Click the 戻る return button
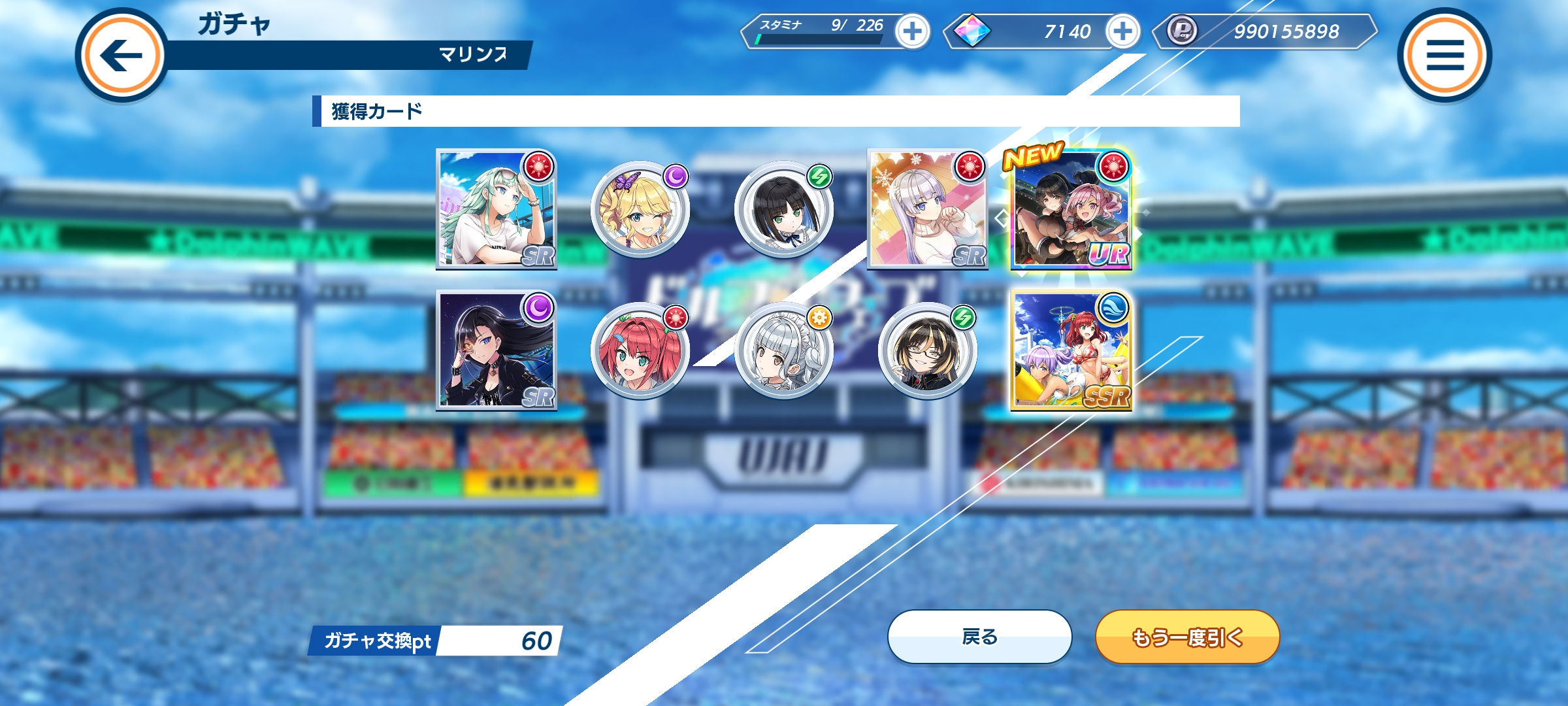The image size is (1568, 706). (979, 637)
